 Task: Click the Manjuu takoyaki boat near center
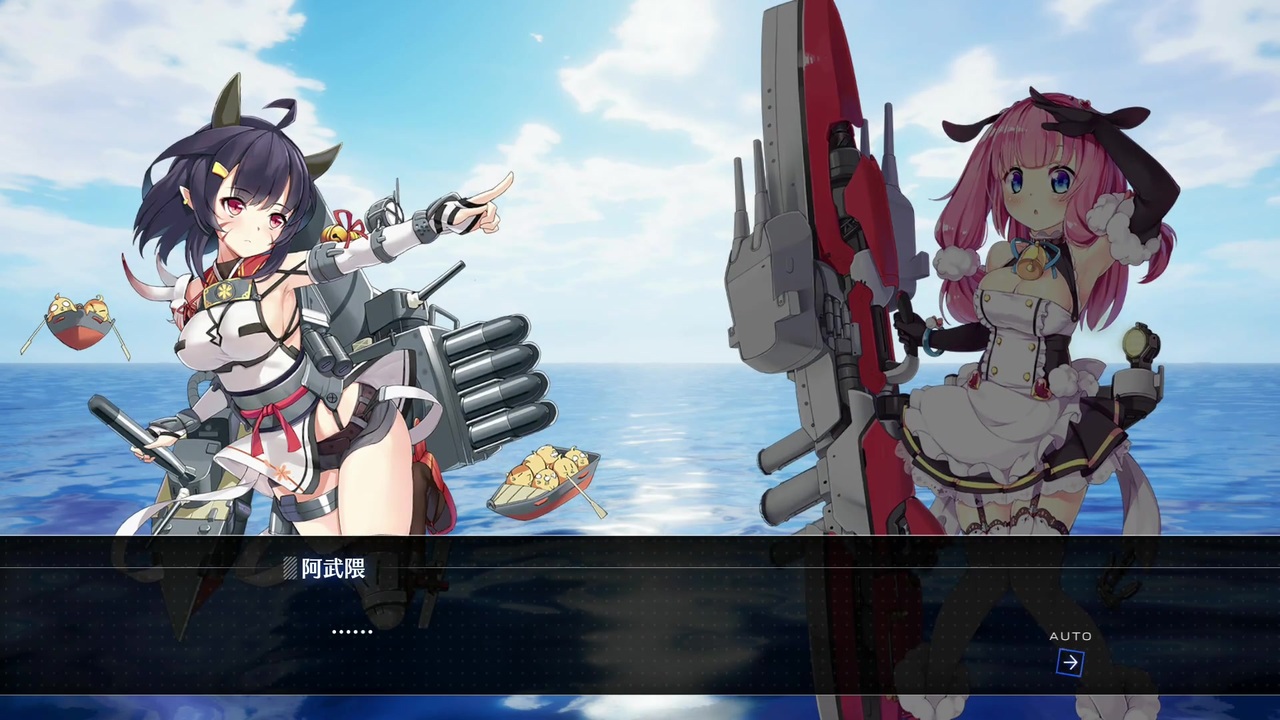543,480
